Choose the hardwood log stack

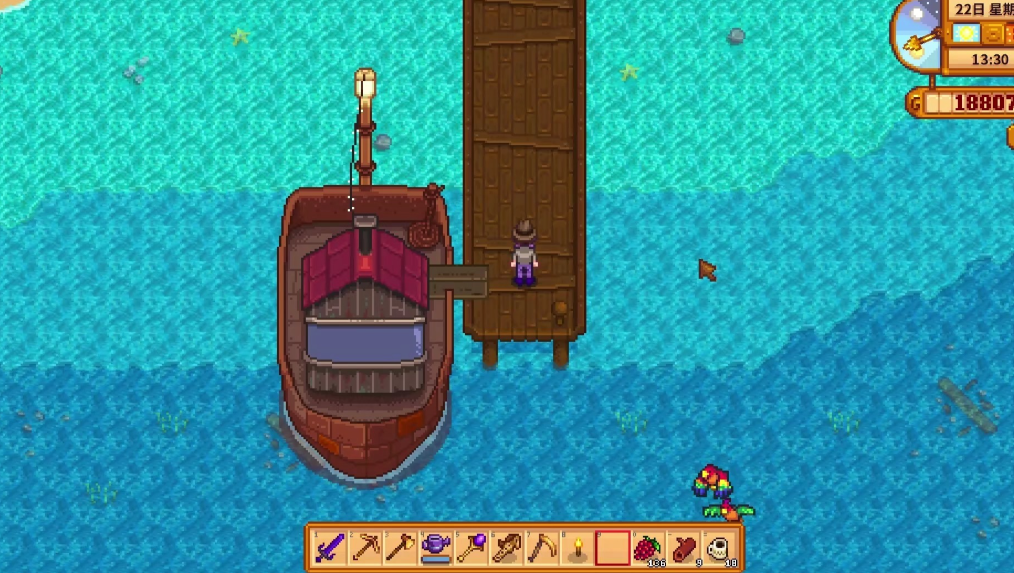pos(683,548)
